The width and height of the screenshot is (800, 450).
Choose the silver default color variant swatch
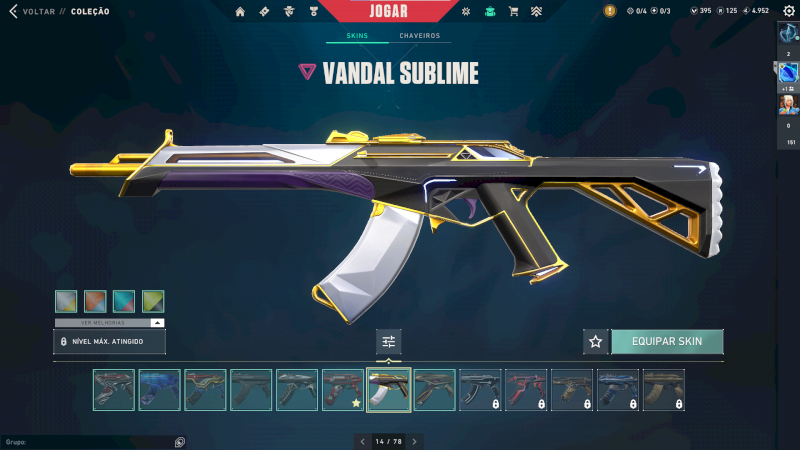[x=66, y=301]
